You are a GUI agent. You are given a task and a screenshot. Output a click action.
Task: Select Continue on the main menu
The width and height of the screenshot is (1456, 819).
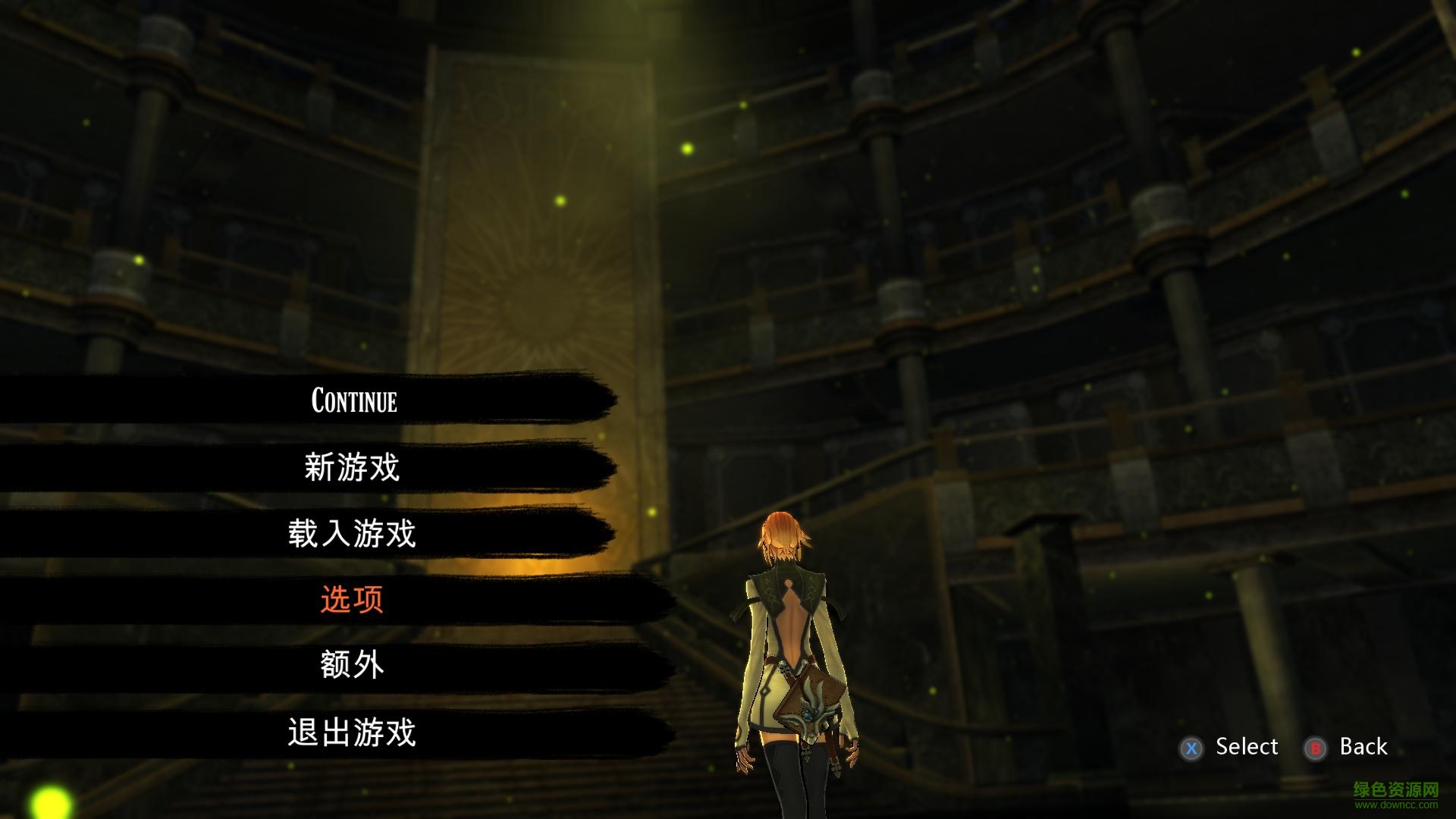353,400
